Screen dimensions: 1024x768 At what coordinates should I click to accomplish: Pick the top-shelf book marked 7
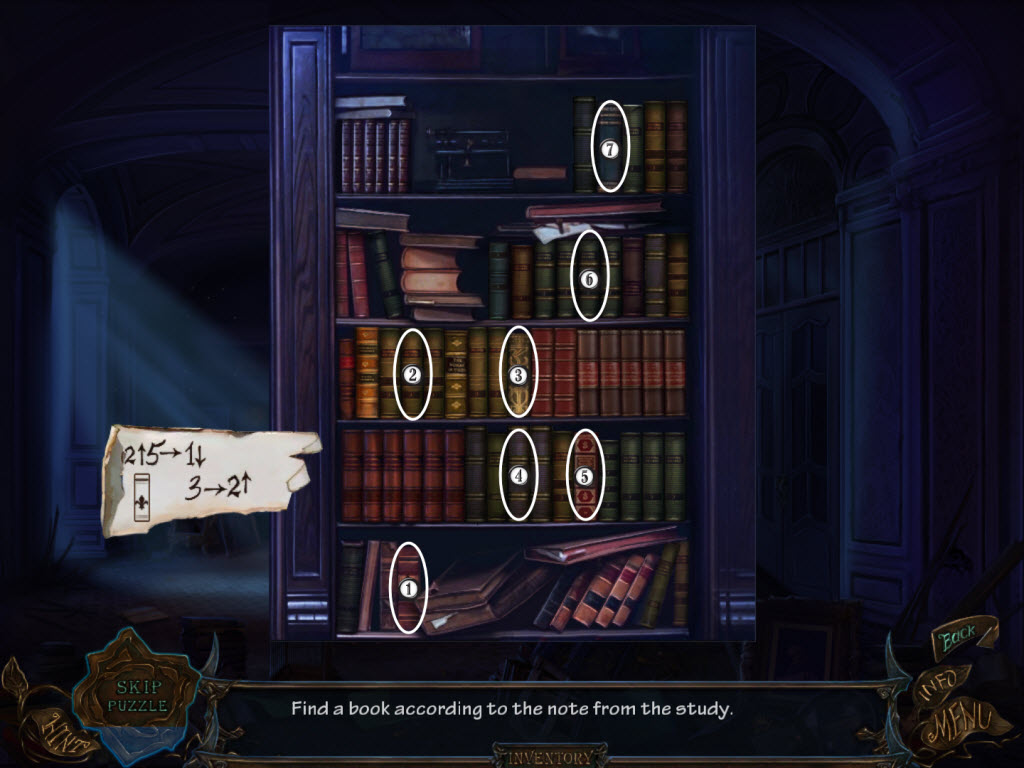tap(609, 147)
